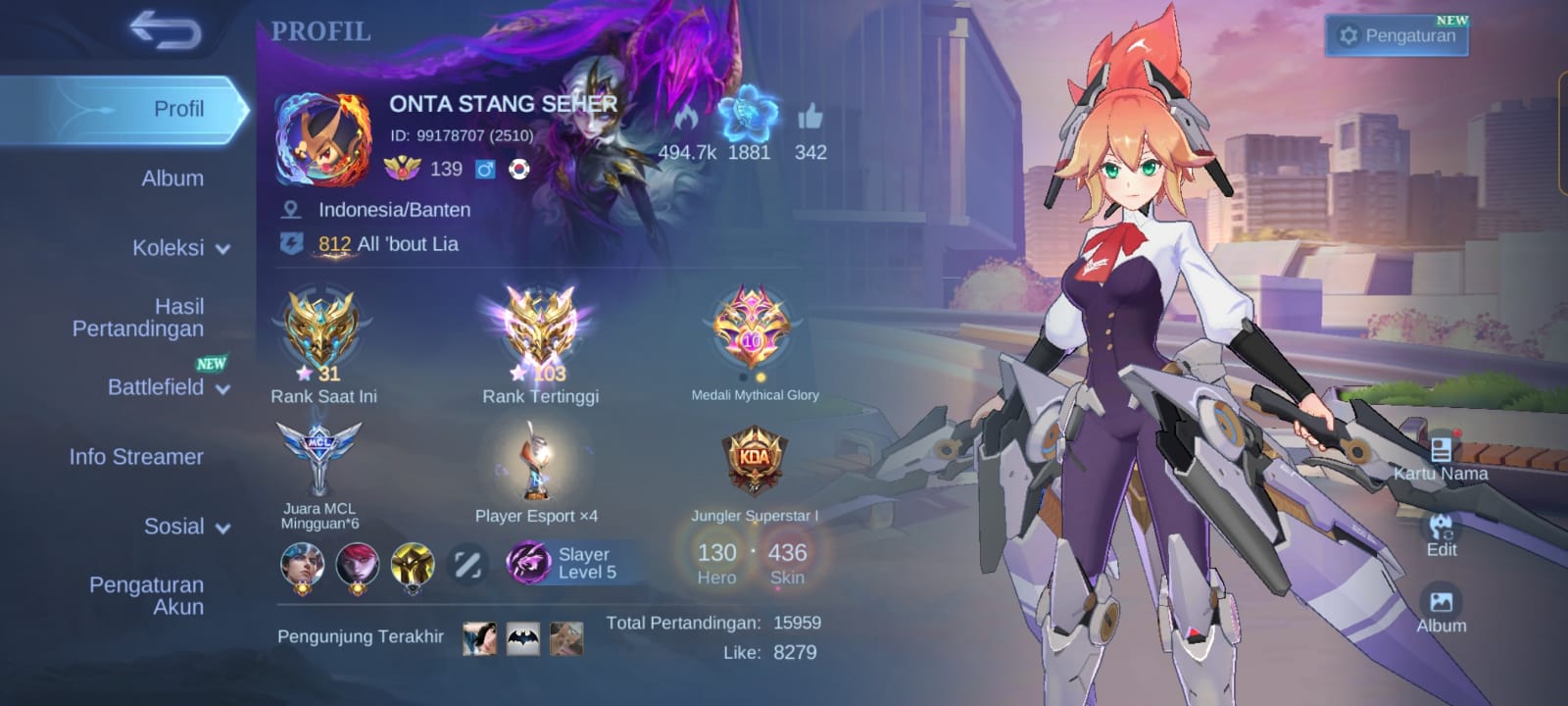
Task: Open Hasil Pertandingan tab
Action: coord(139,318)
